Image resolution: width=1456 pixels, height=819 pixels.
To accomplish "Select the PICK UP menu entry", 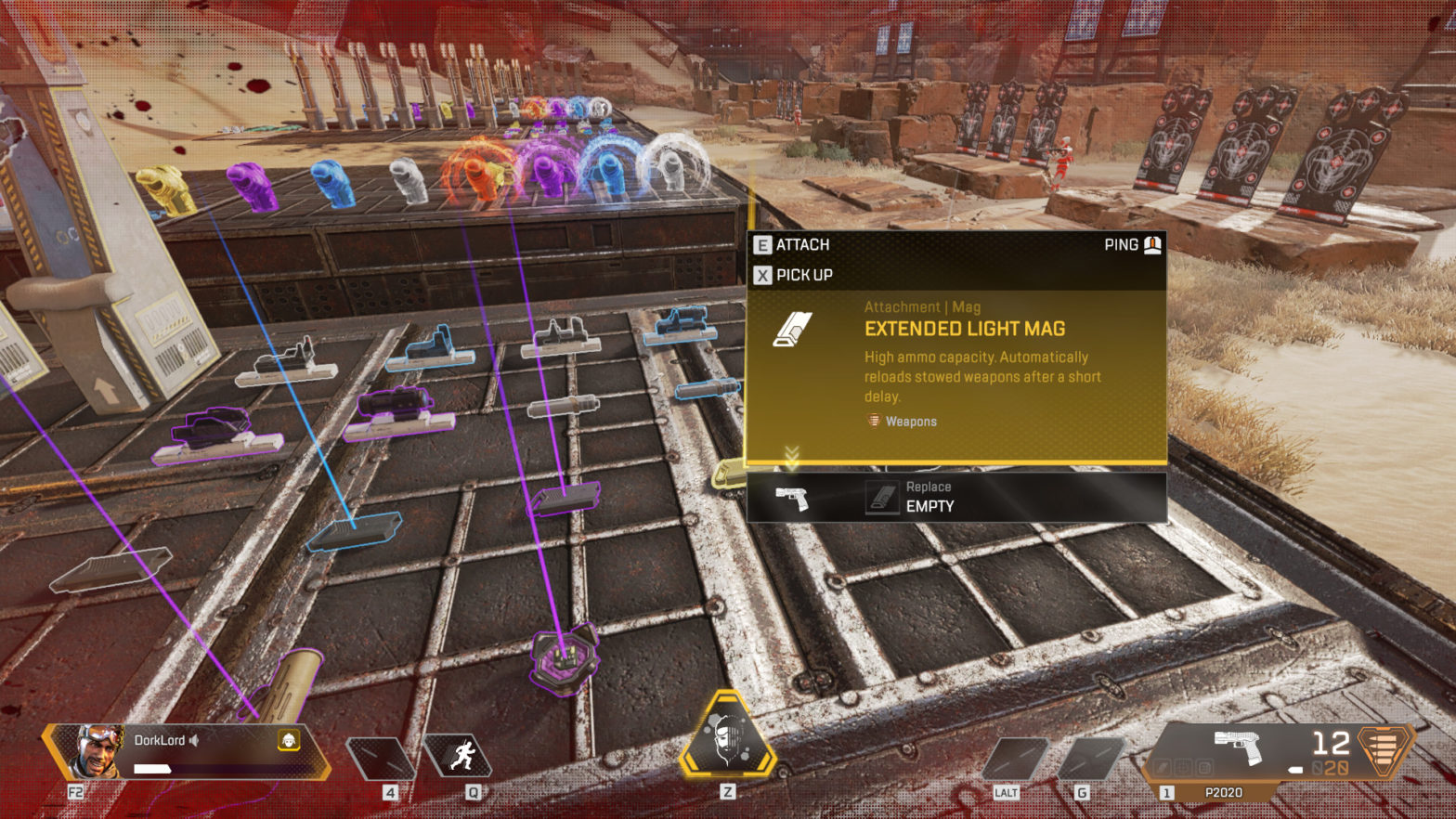I will tap(802, 275).
